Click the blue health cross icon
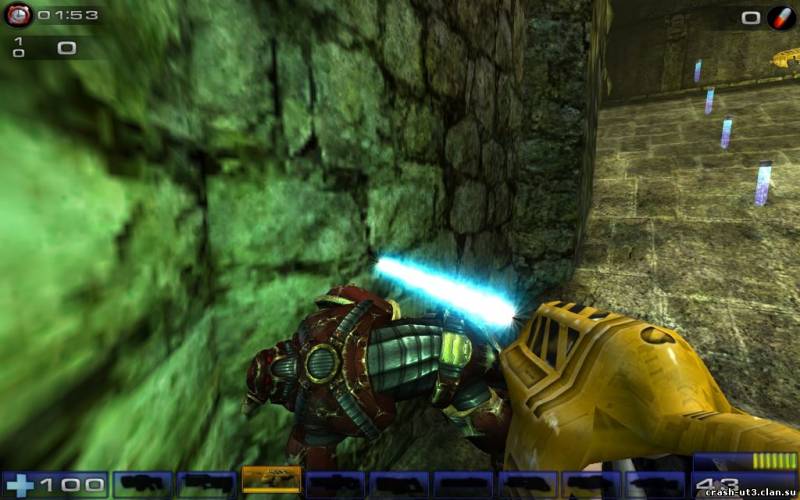Image resolution: width=800 pixels, height=500 pixels. pyautogui.click(x=20, y=486)
